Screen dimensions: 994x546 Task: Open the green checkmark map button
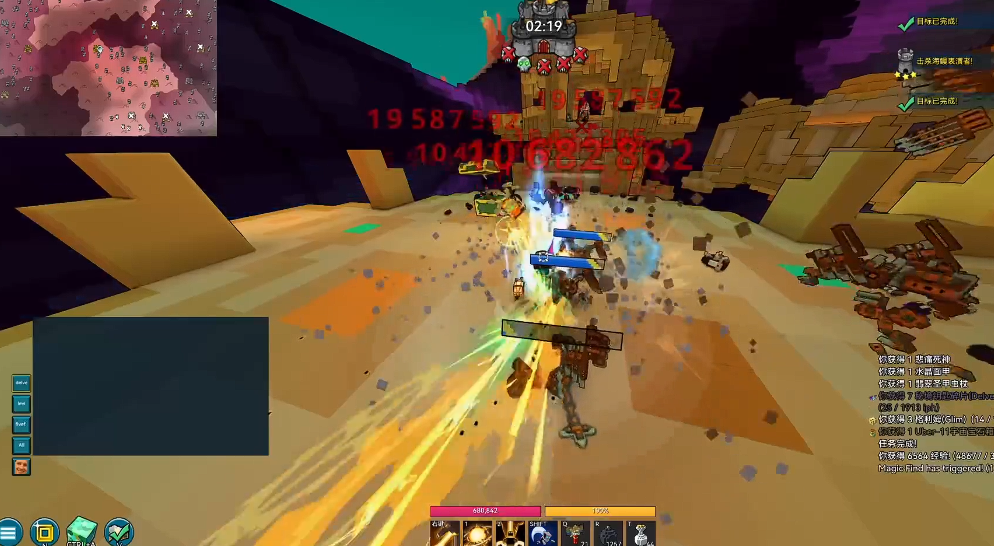118,531
